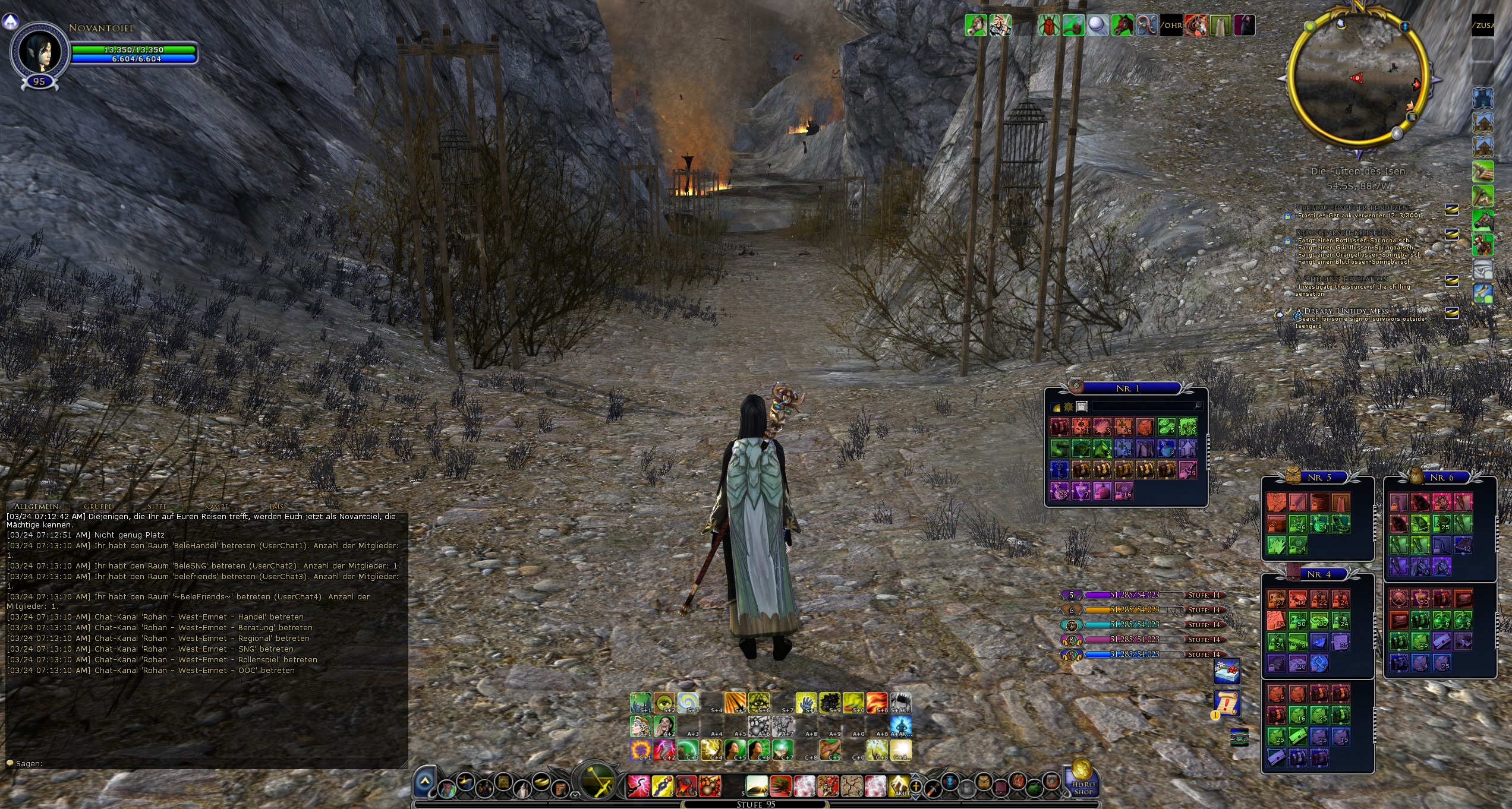
Task: Switch to the Kampf chat tab
Action: coord(216,506)
